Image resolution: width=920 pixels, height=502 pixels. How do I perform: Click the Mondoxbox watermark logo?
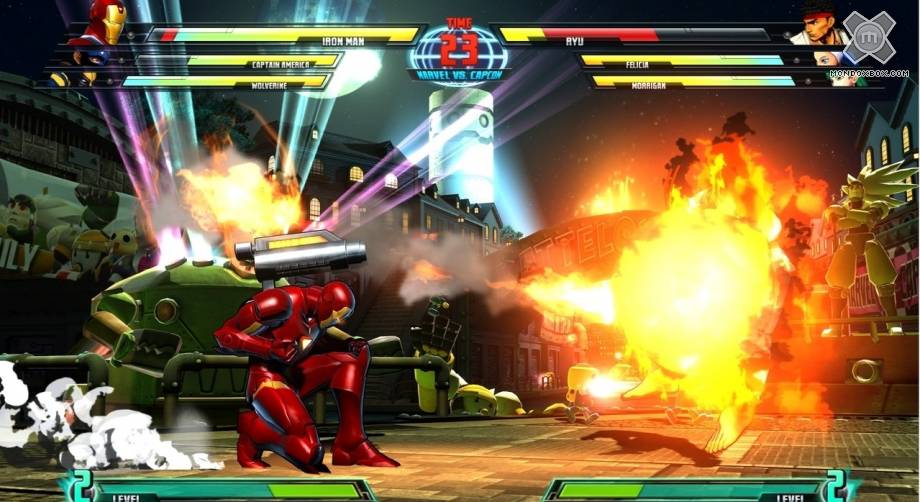869,38
